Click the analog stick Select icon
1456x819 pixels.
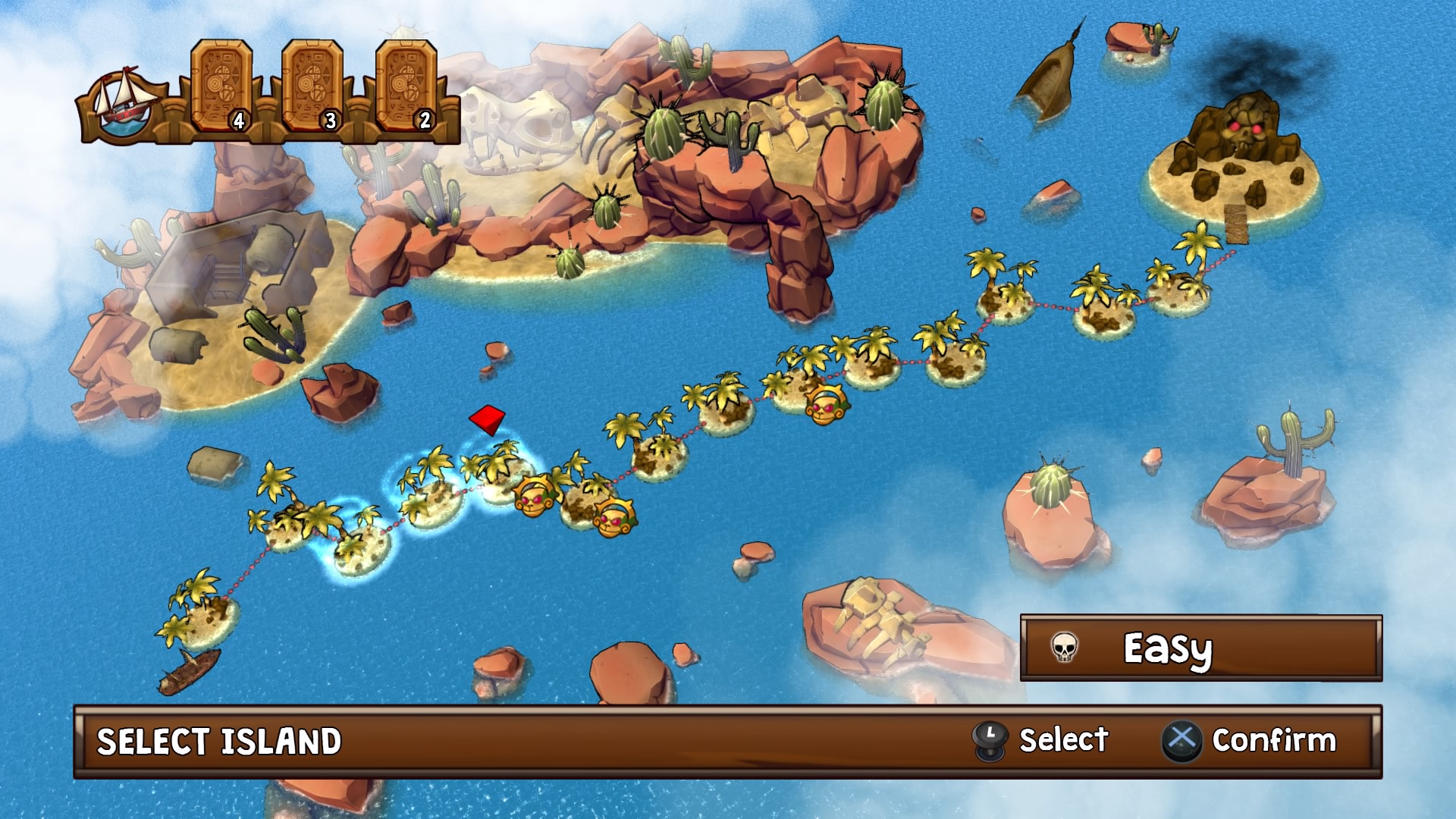(990, 739)
